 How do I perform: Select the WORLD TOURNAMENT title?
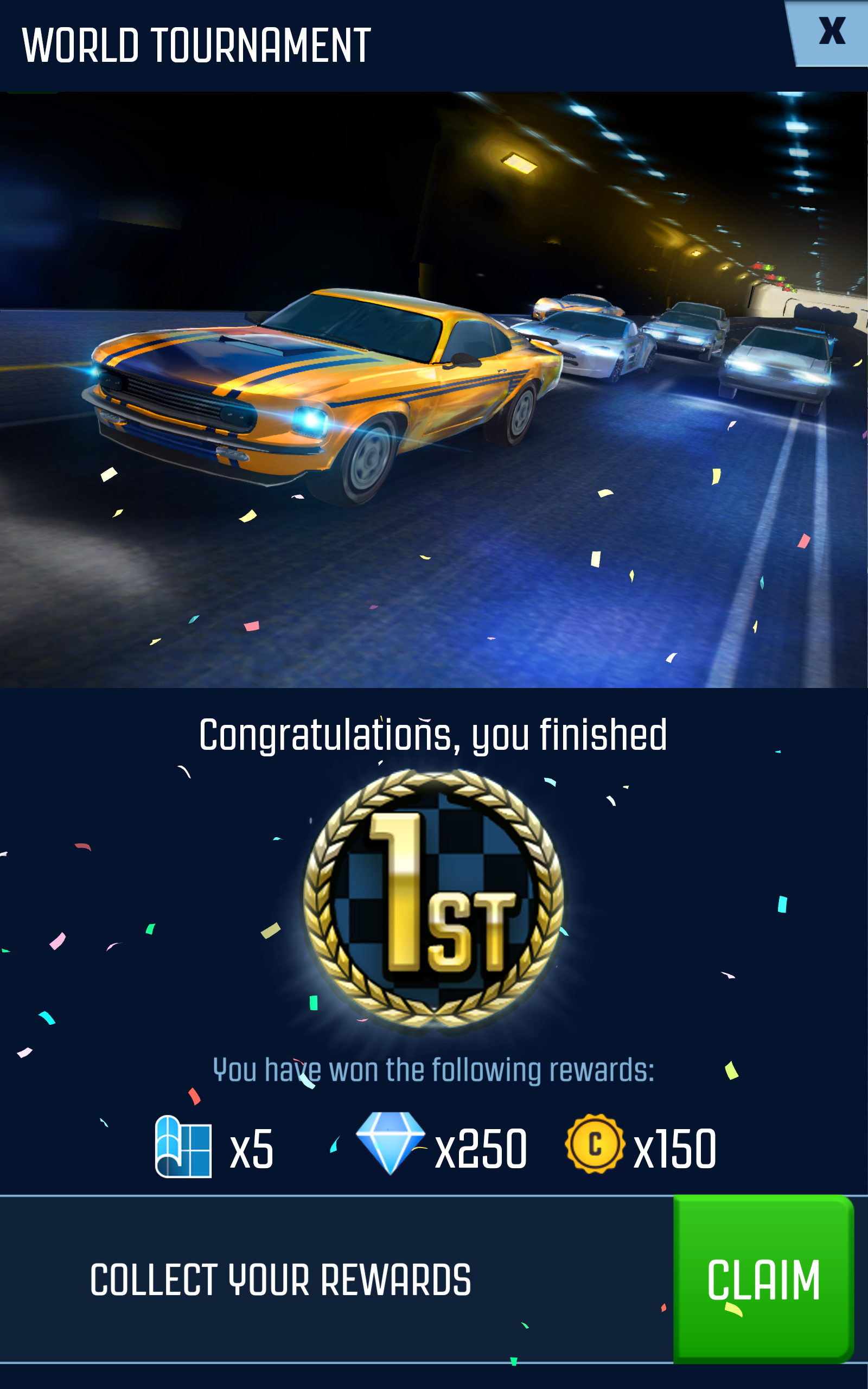(195, 46)
